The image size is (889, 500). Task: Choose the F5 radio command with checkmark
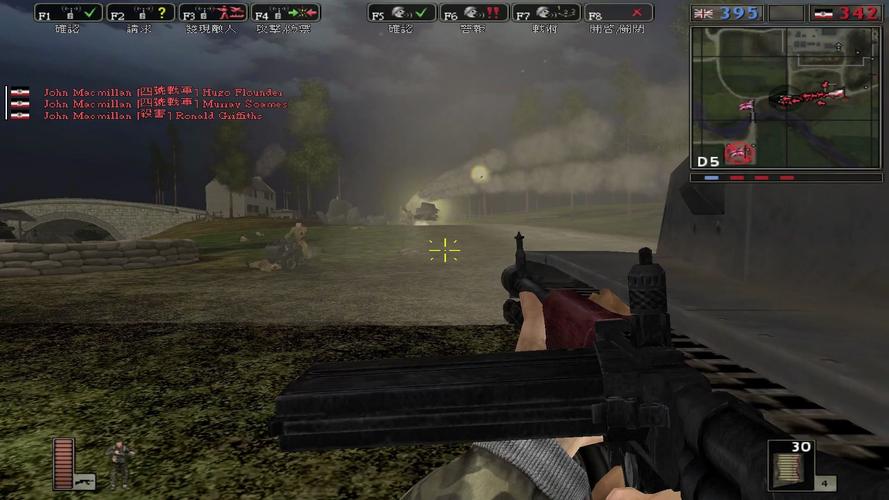[401, 14]
